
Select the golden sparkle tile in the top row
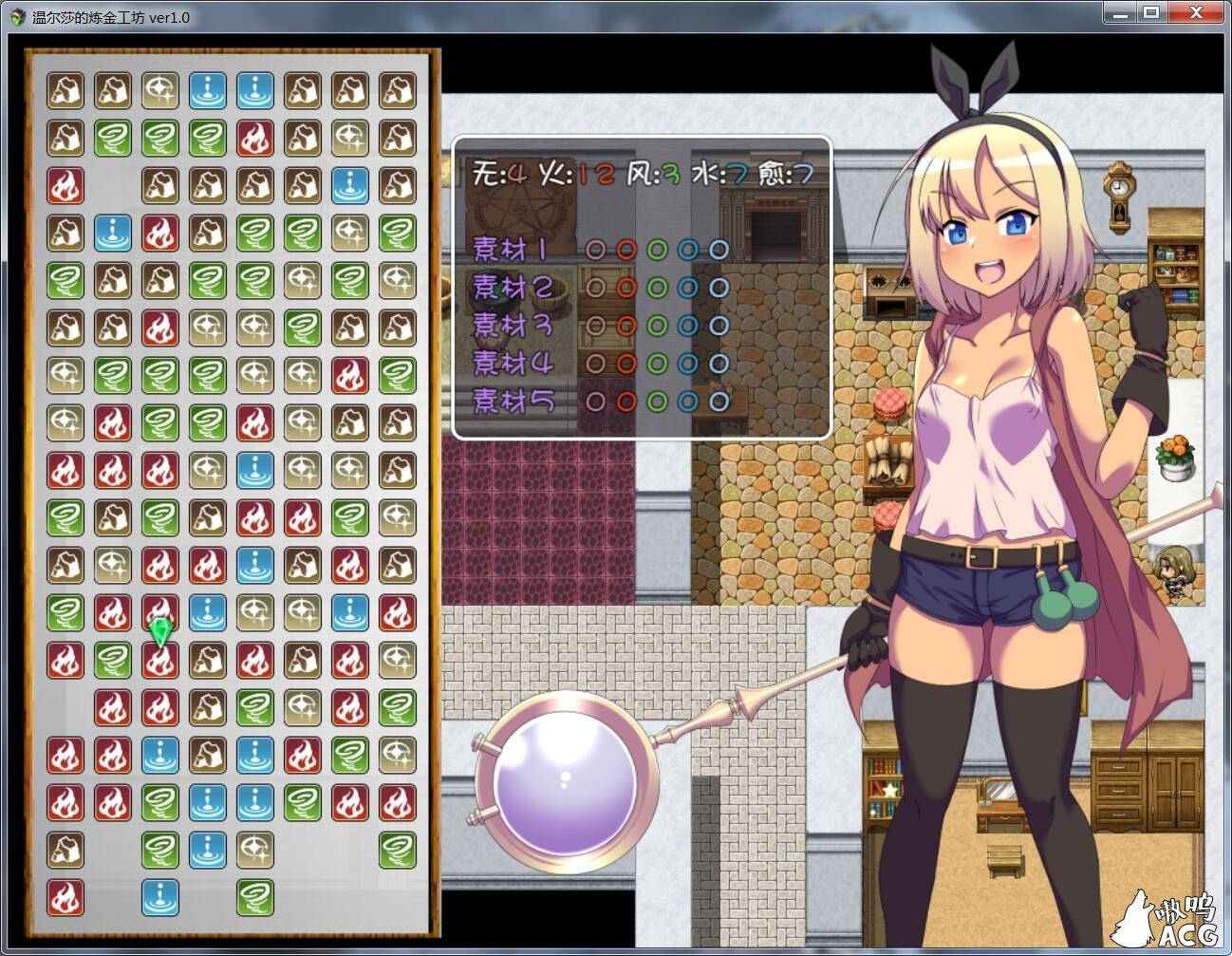tap(160, 90)
